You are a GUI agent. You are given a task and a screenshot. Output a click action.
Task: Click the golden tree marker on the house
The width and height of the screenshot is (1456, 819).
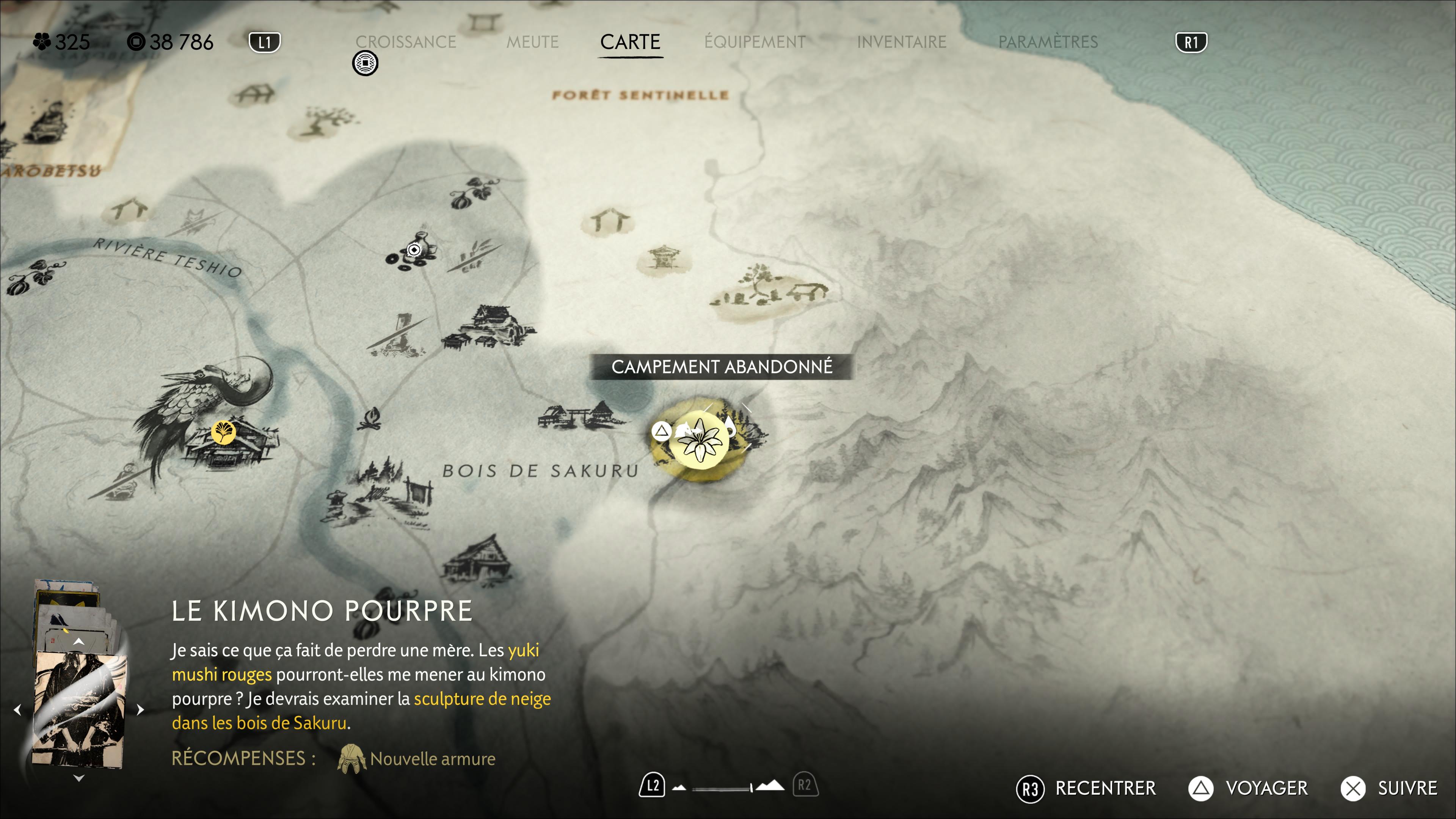[x=223, y=432]
